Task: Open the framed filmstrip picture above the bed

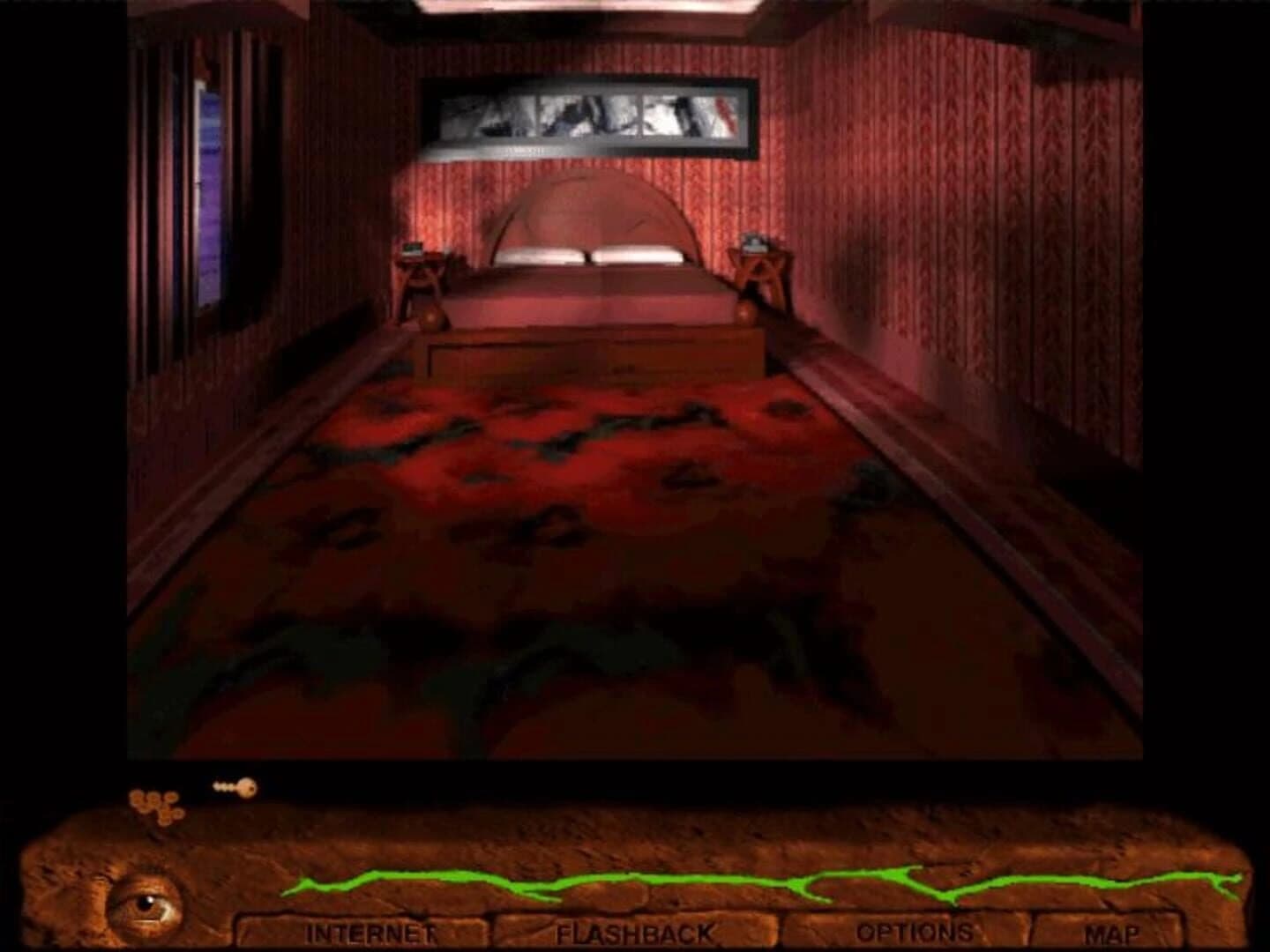Action: [x=589, y=113]
